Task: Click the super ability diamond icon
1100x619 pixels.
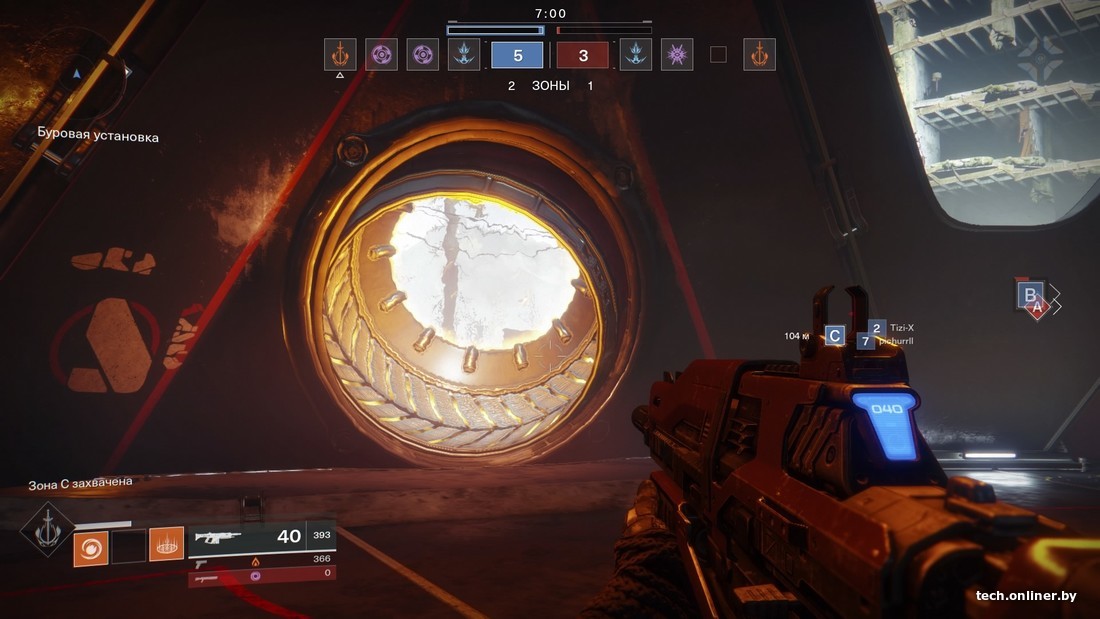Action: point(48,529)
